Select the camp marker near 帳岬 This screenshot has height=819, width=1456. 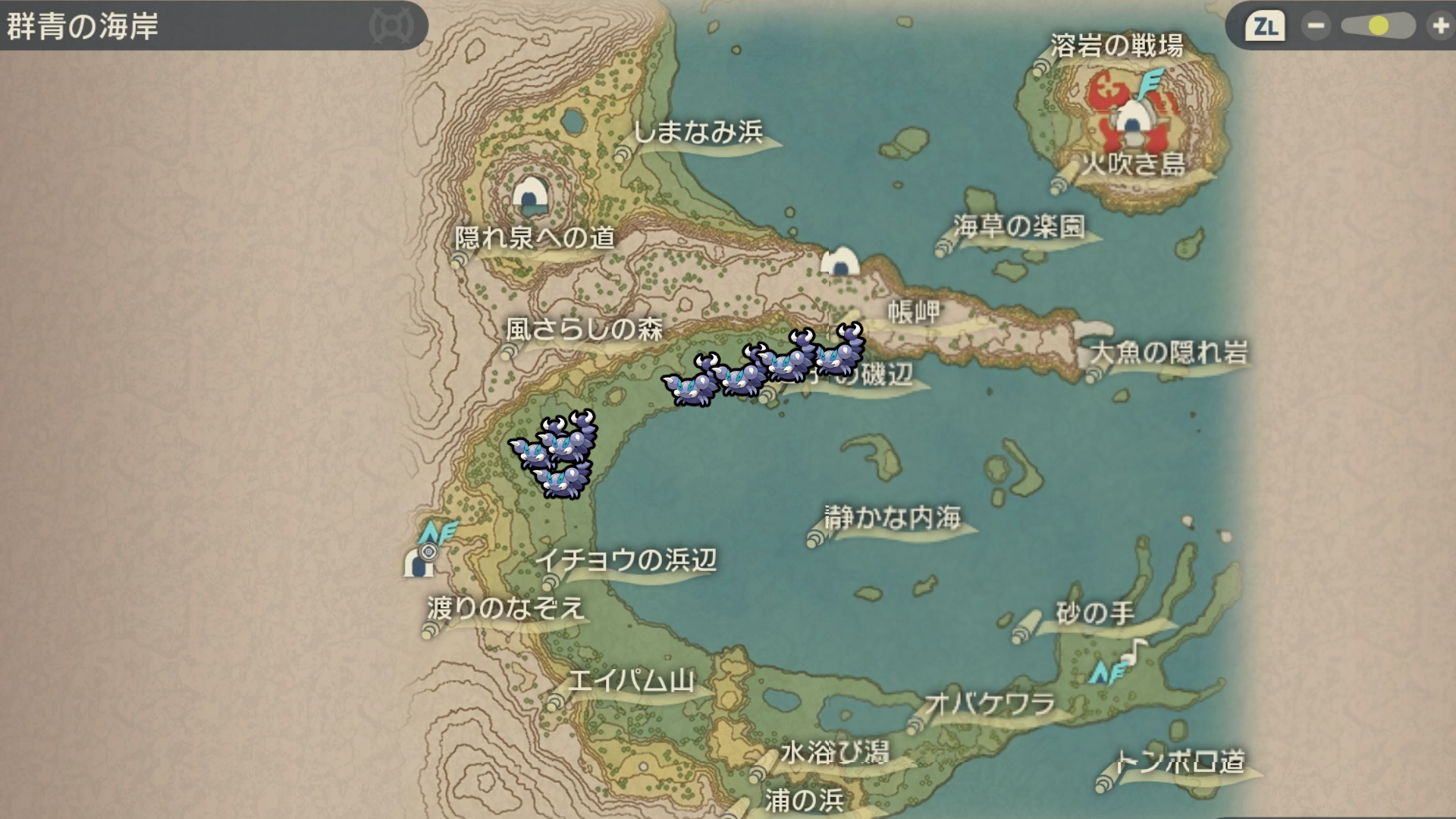pyautogui.click(x=839, y=262)
